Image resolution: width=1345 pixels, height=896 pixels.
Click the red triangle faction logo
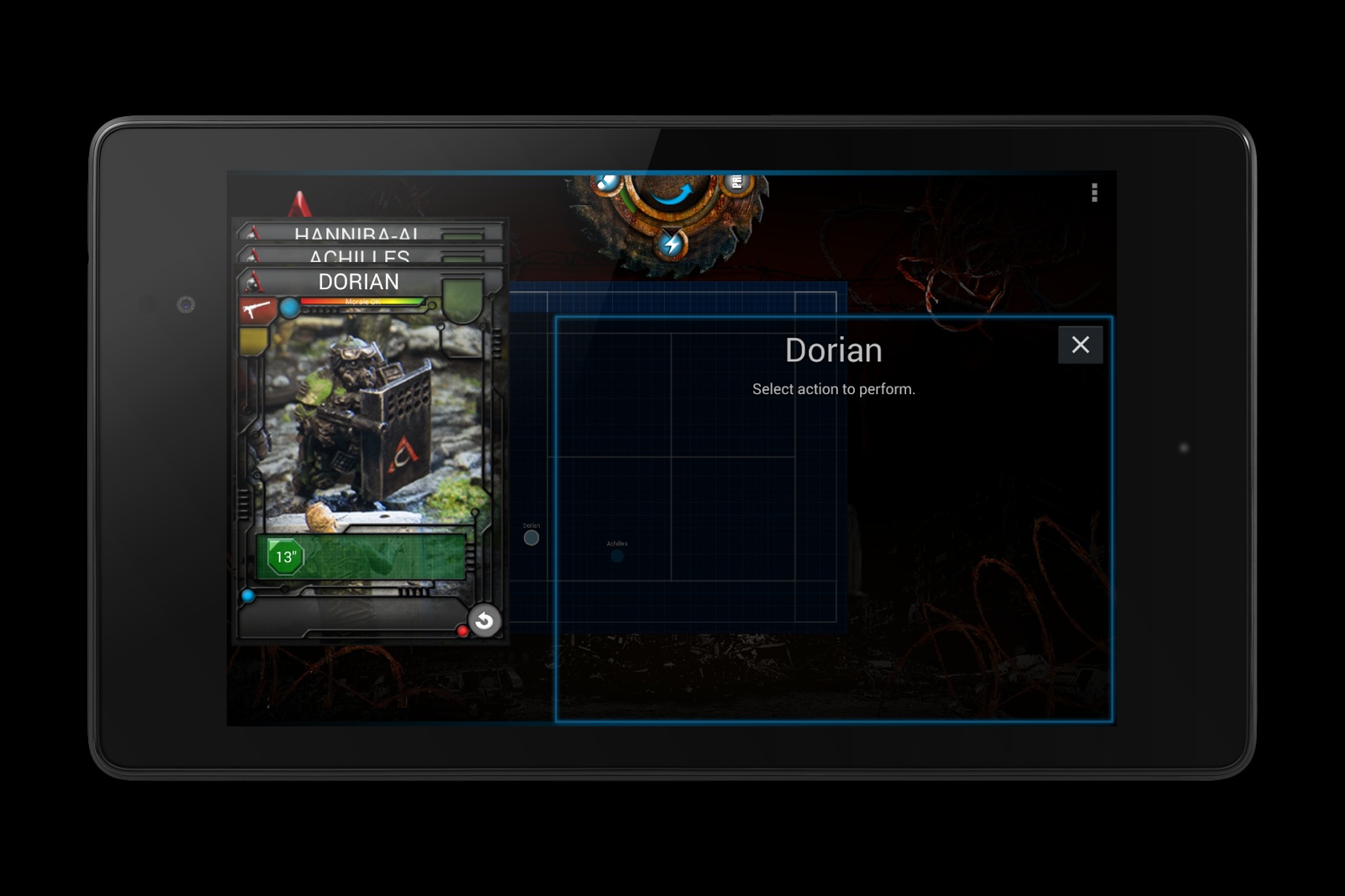pyautogui.click(x=300, y=204)
